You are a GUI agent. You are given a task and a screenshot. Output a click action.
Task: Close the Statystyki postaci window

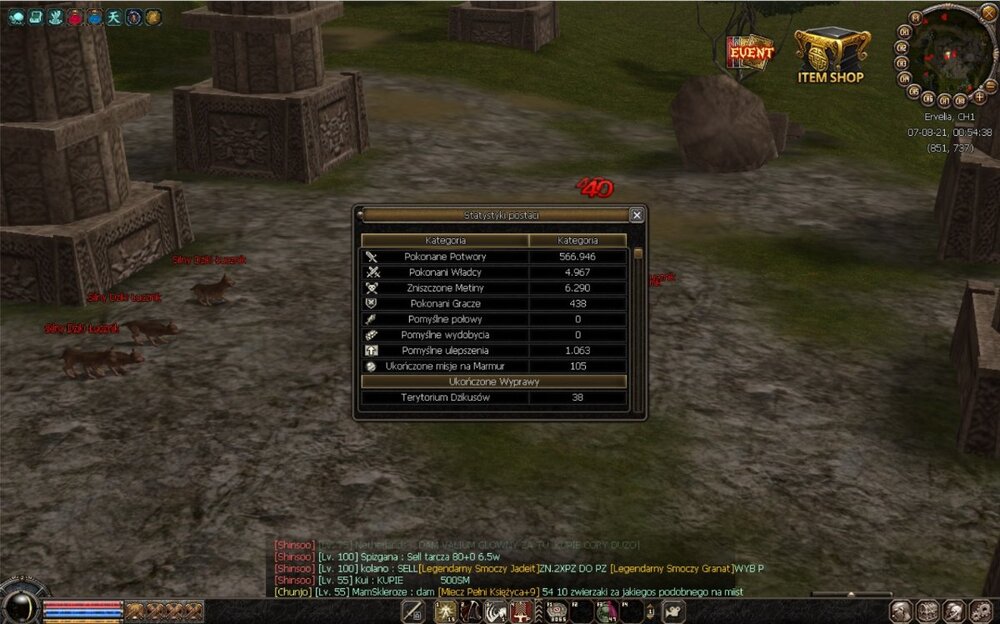click(637, 215)
